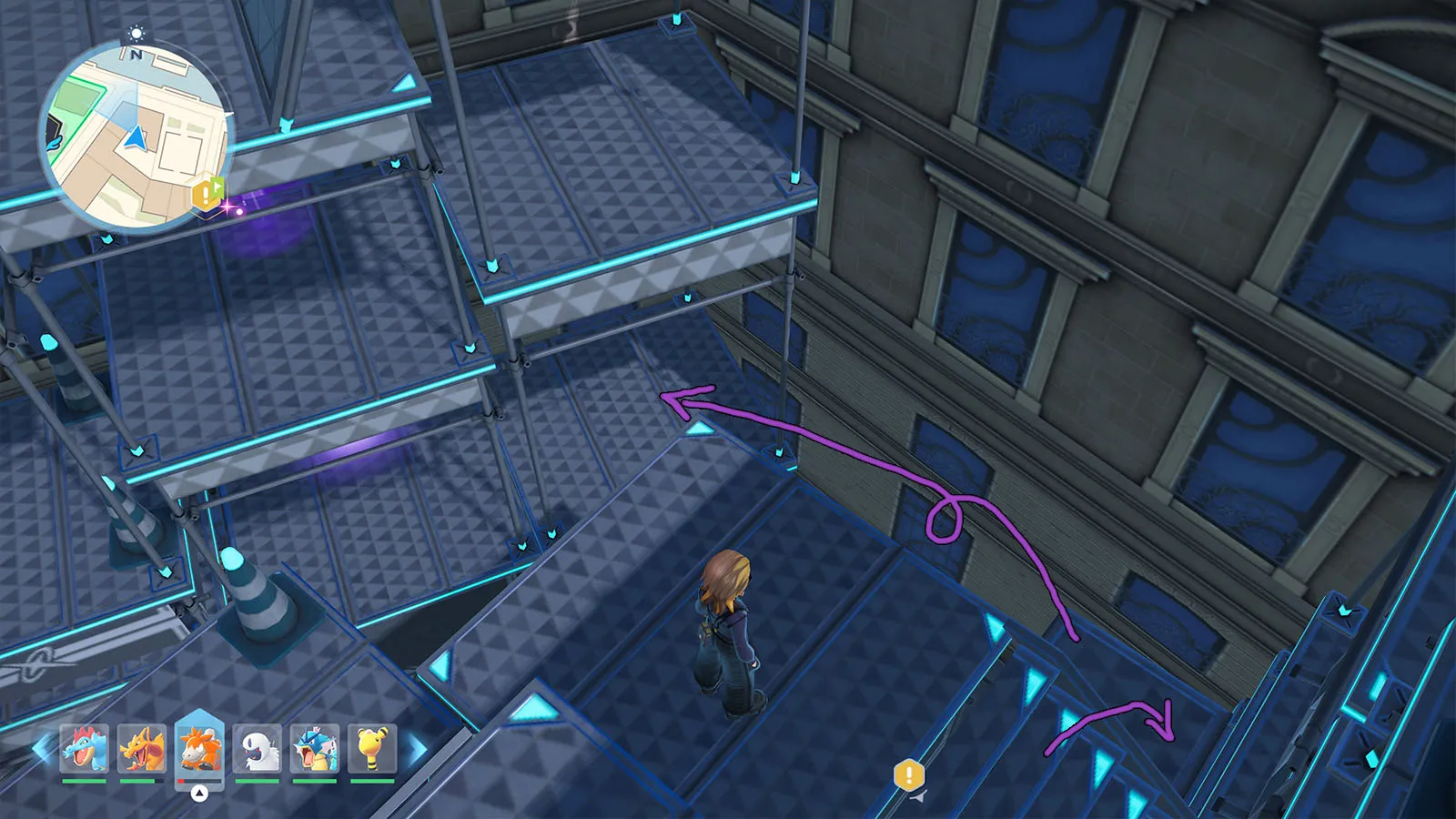Select Ampharos in the party bar
Viewport: 1456px width, 819px height.
pyautogui.click(x=372, y=749)
